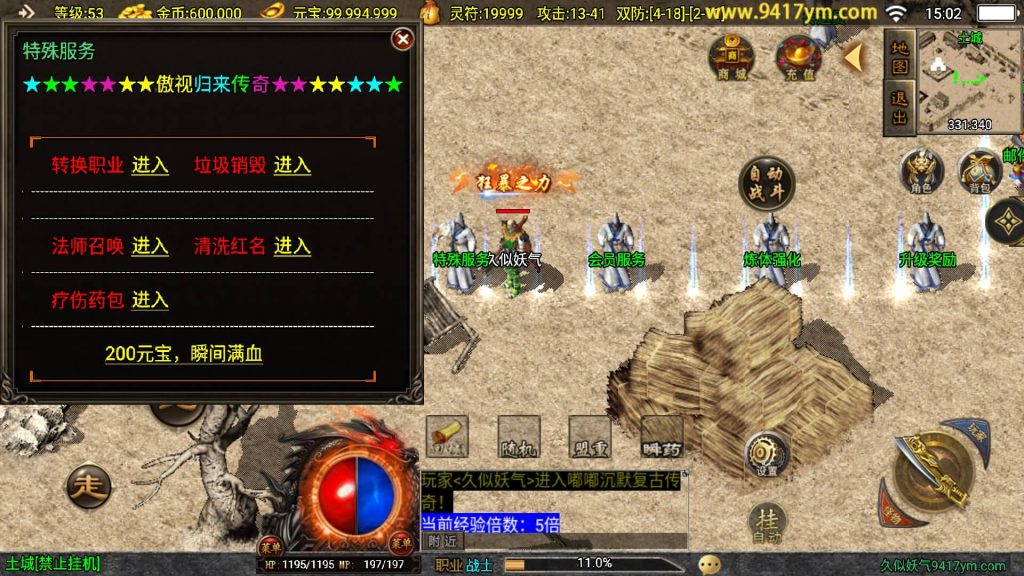
Task: Click the 200元宝，瞬间满血 heal link
Action: click(184, 354)
